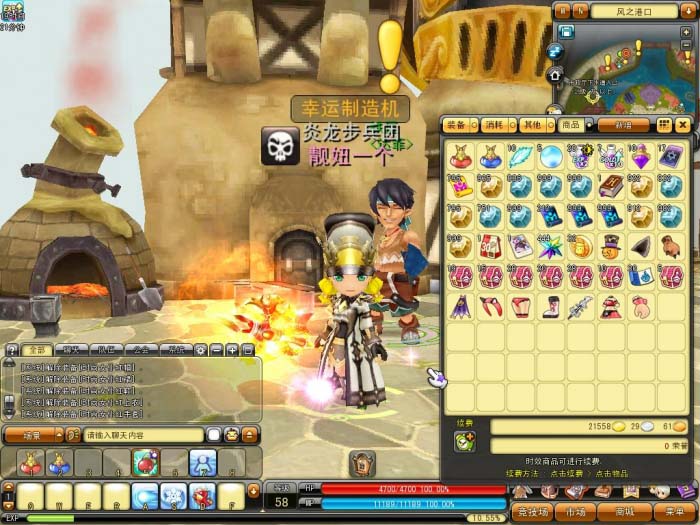Activate the snowflake skill on the hotbar
700x525 pixels.
(x=174, y=497)
